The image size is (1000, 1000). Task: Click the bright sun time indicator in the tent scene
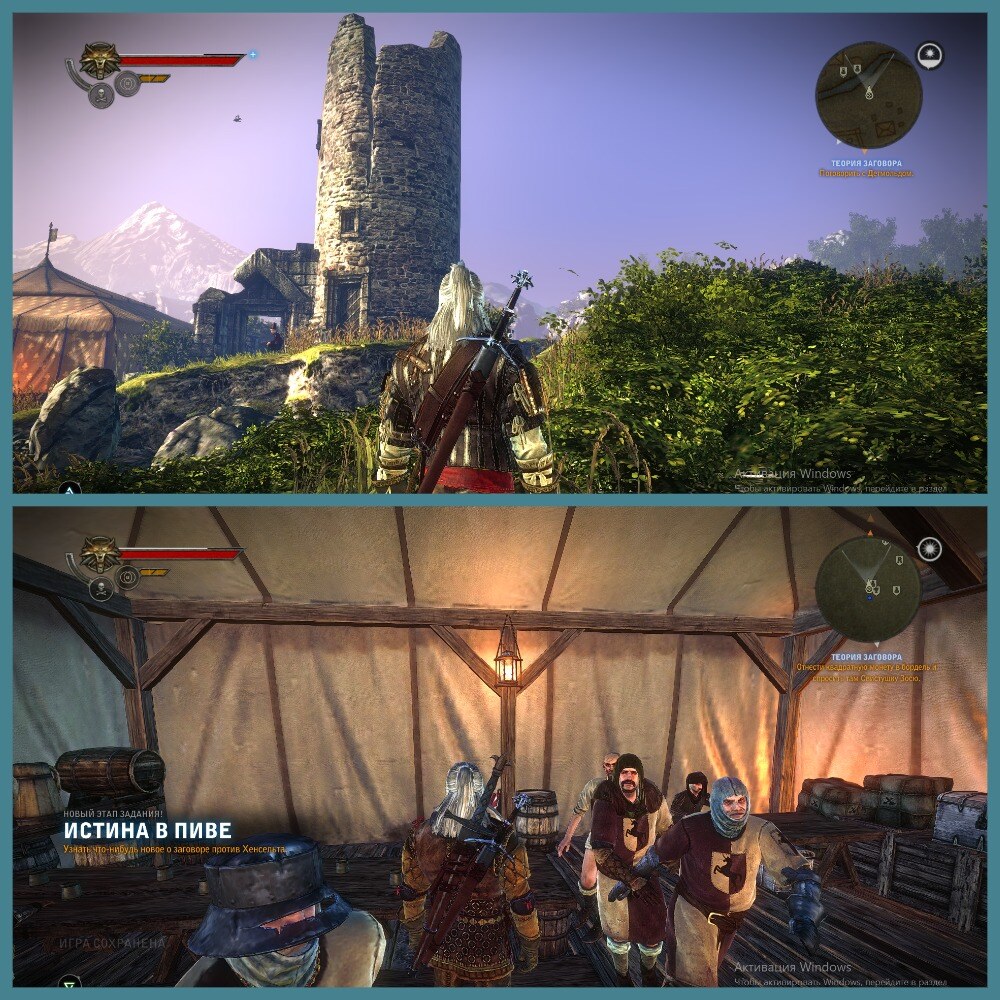click(x=930, y=548)
